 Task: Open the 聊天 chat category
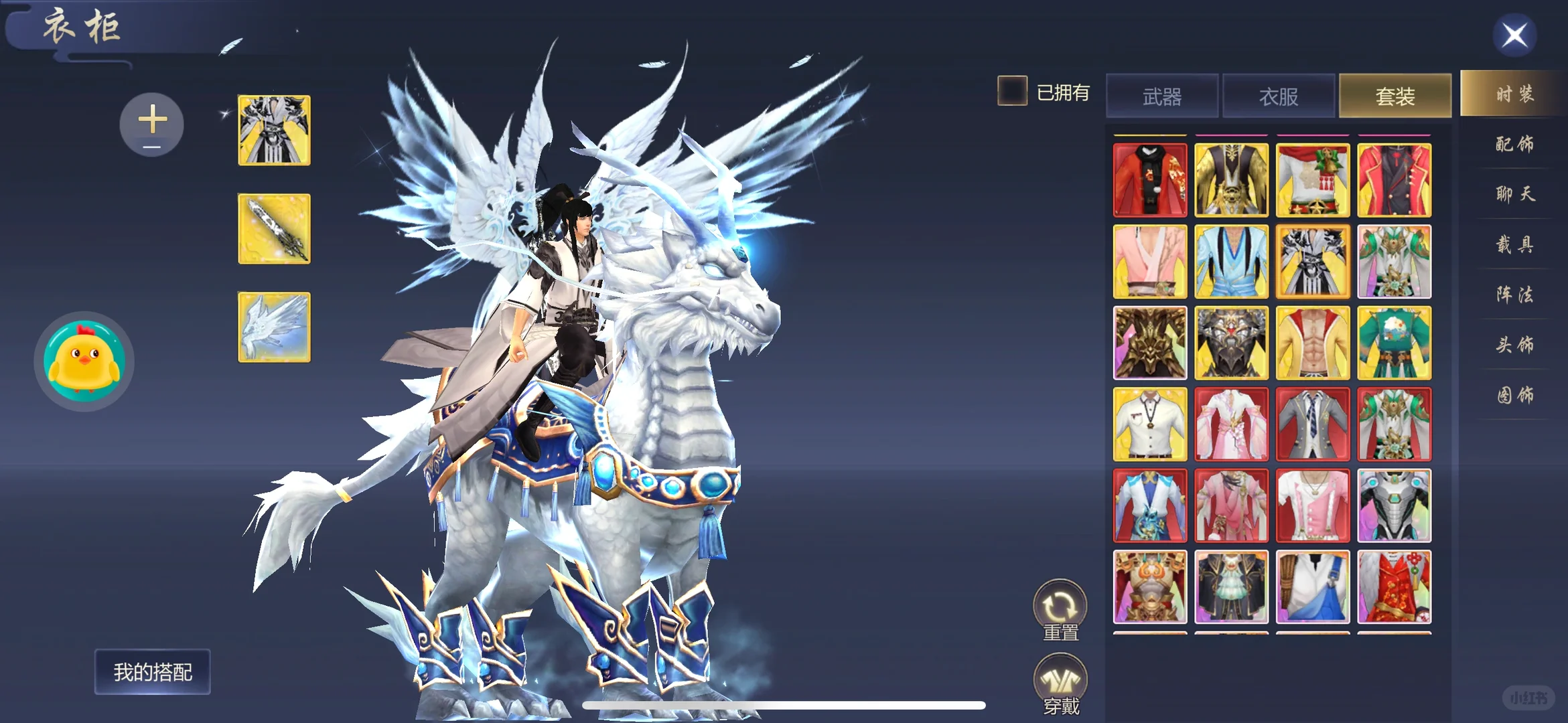click(x=1514, y=194)
